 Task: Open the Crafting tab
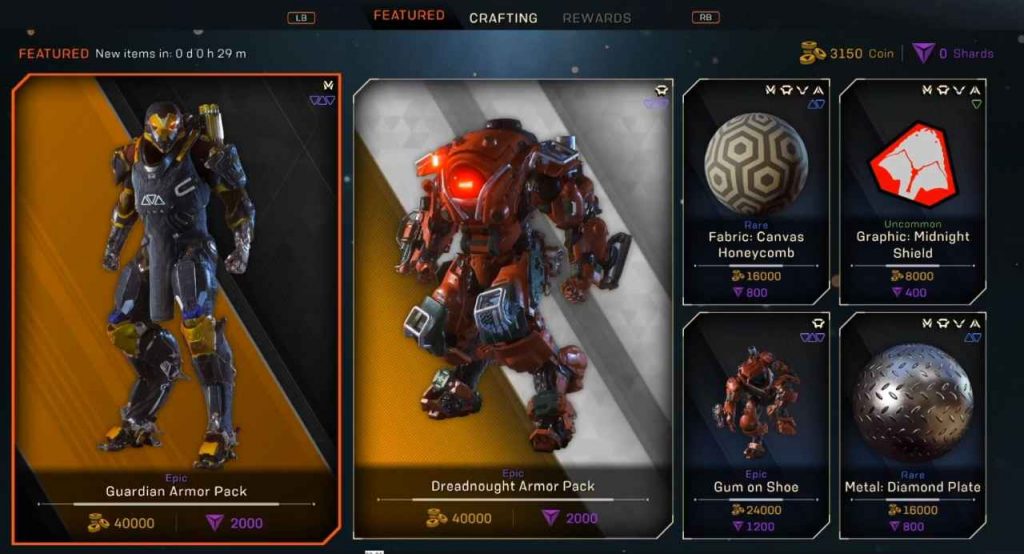tap(503, 18)
